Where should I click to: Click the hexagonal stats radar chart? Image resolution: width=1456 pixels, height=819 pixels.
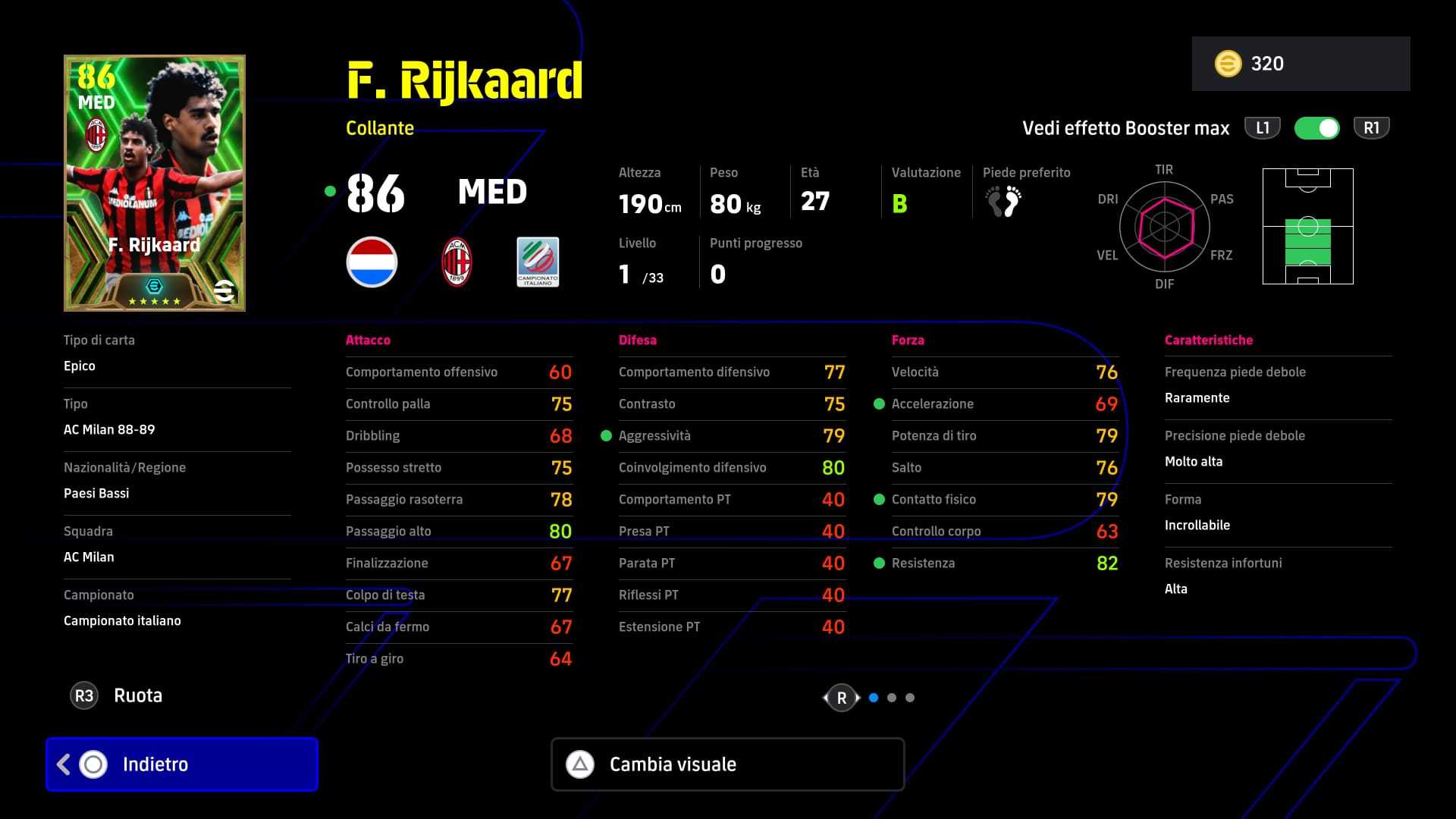[1164, 226]
